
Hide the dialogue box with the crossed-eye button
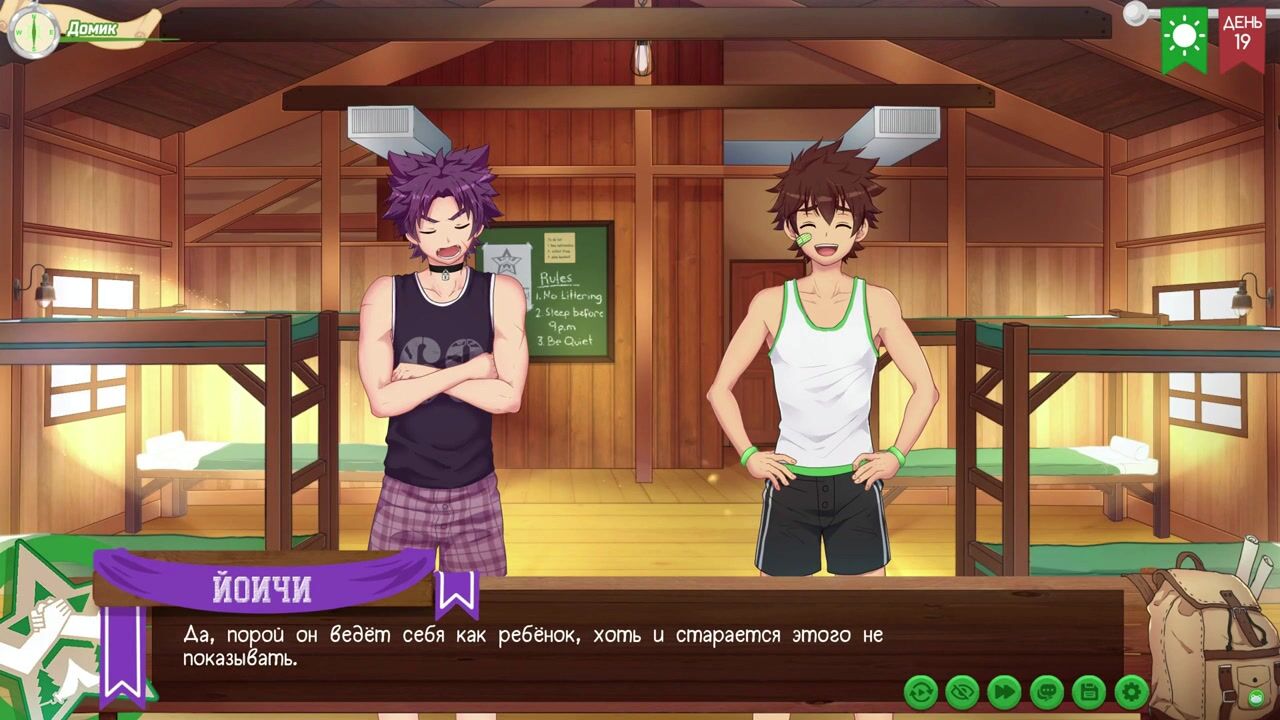point(963,691)
